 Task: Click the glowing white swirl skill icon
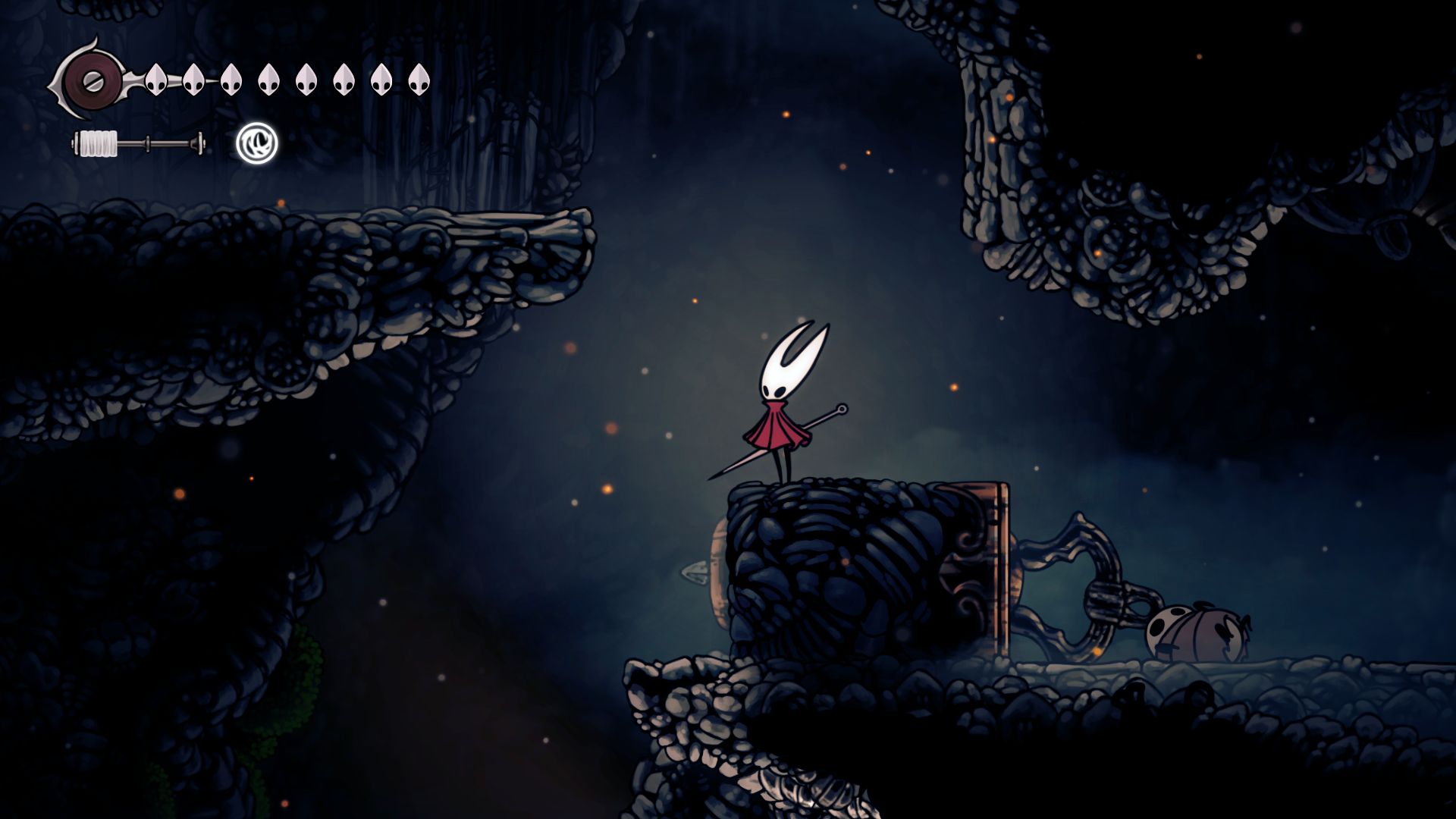[256, 143]
